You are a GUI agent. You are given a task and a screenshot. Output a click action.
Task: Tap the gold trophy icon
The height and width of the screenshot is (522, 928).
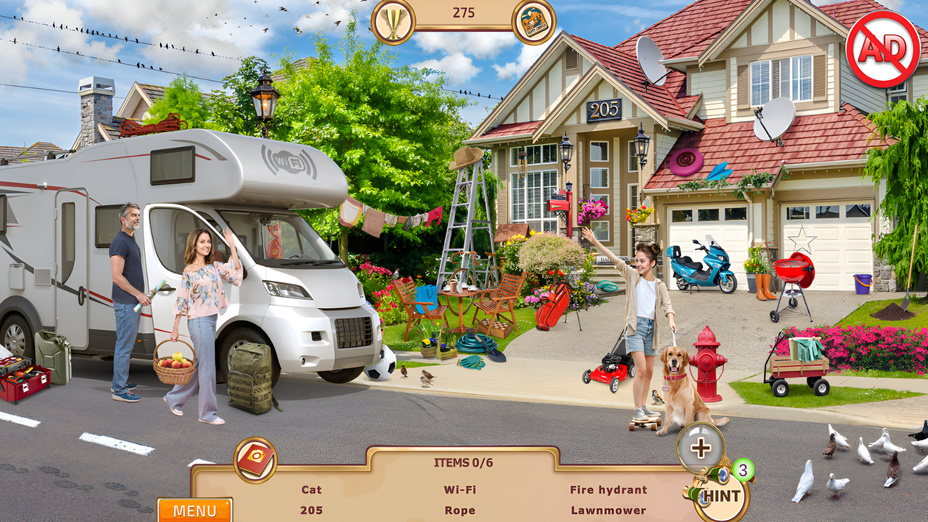tap(393, 21)
